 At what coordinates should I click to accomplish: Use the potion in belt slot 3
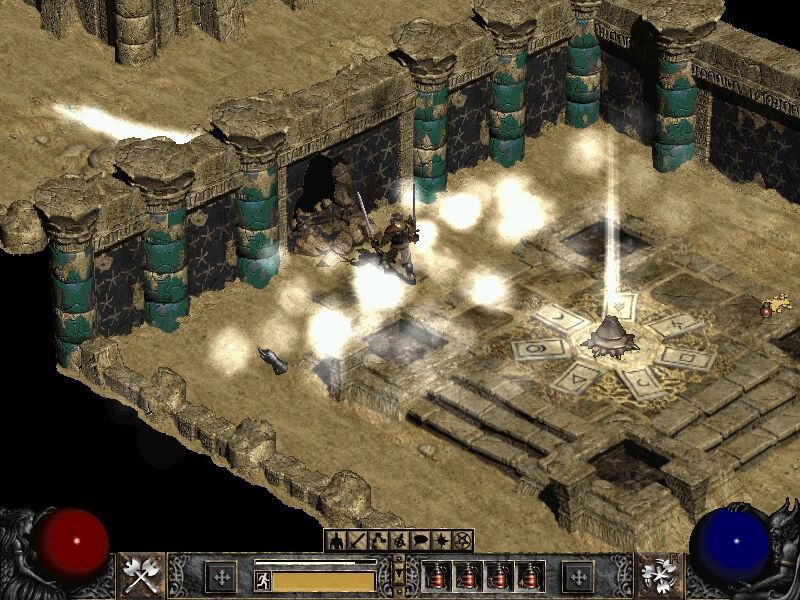(499, 576)
